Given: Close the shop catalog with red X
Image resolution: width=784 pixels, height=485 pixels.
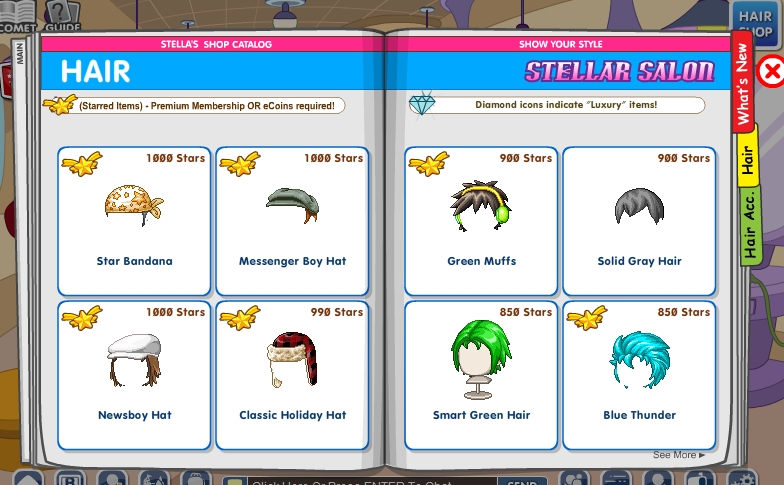Looking at the screenshot, I should [x=771, y=71].
